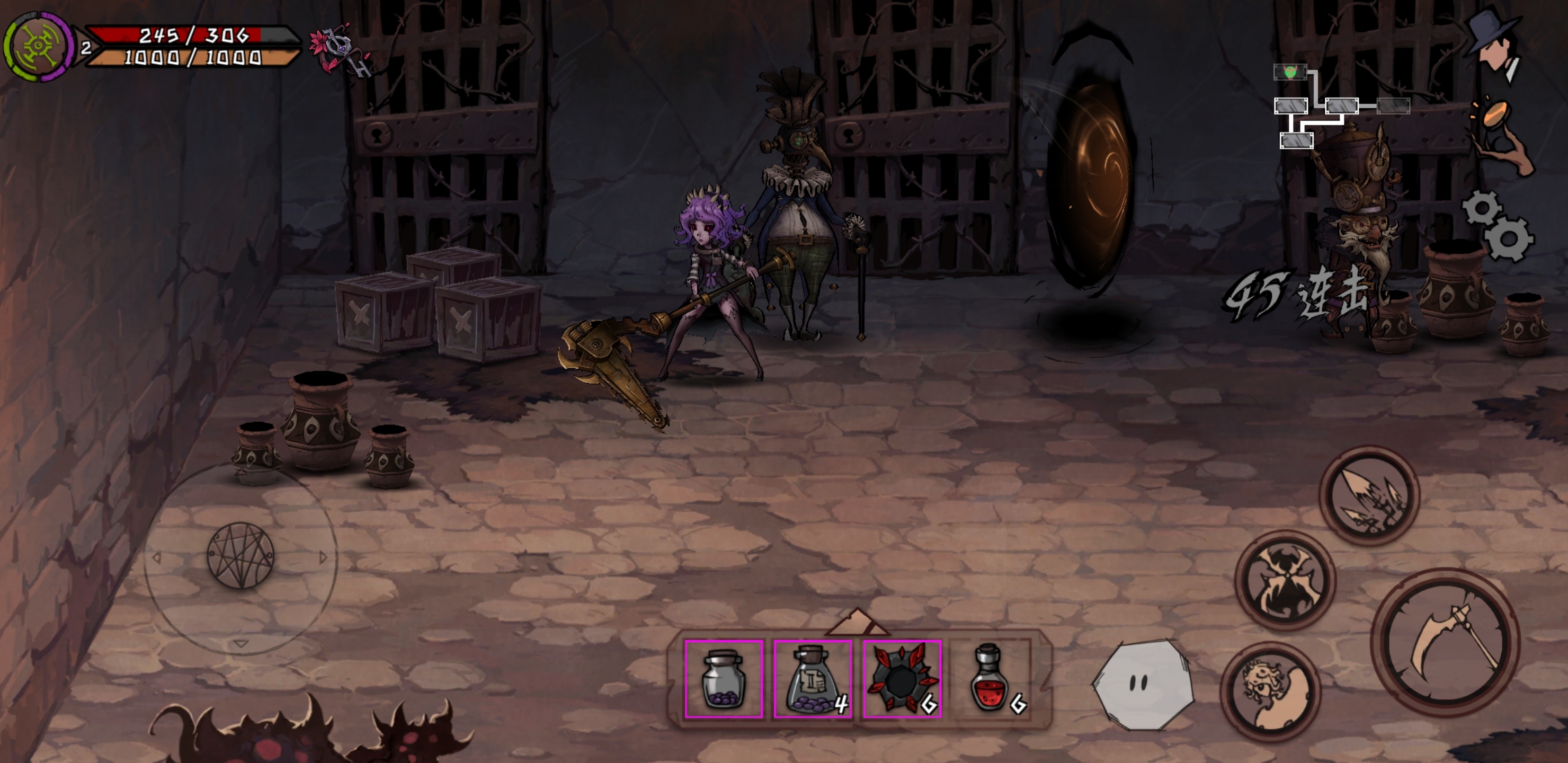Open the gear settings menu
The width and height of the screenshot is (1568, 763).
tap(1498, 225)
